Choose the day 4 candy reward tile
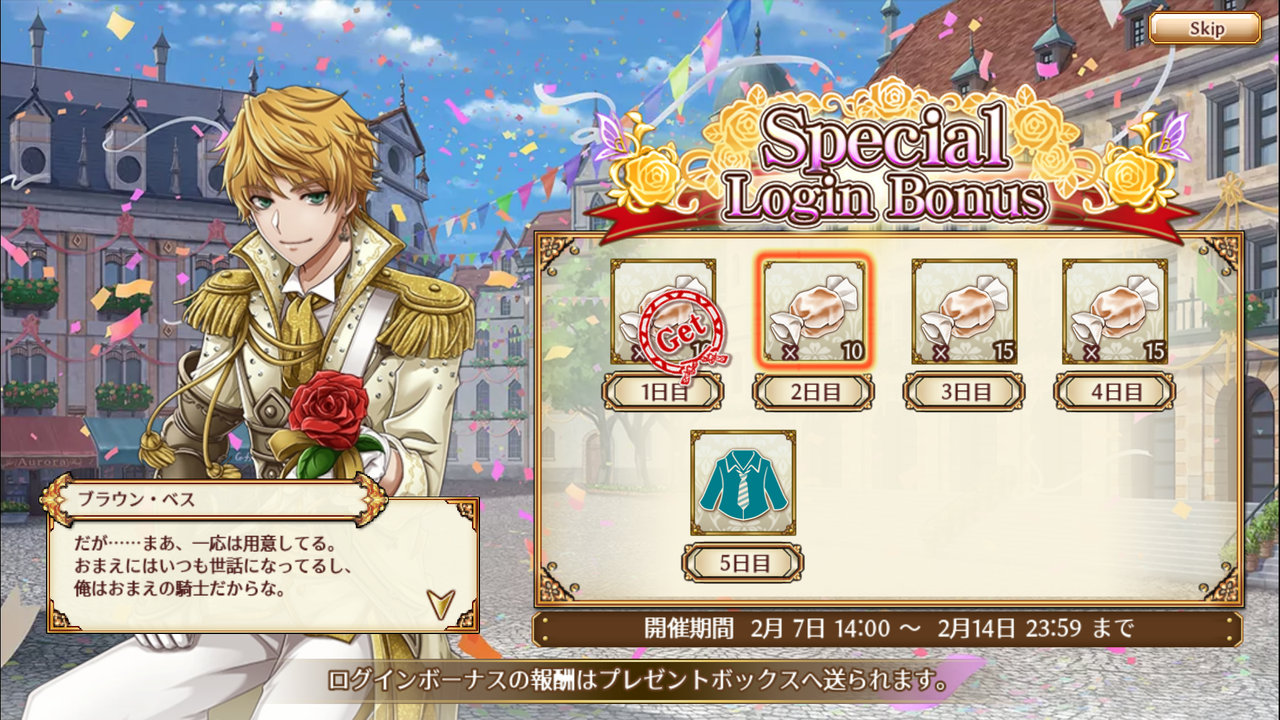This screenshot has height=720, width=1280. pyautogui.click(x=1114, y=312)
